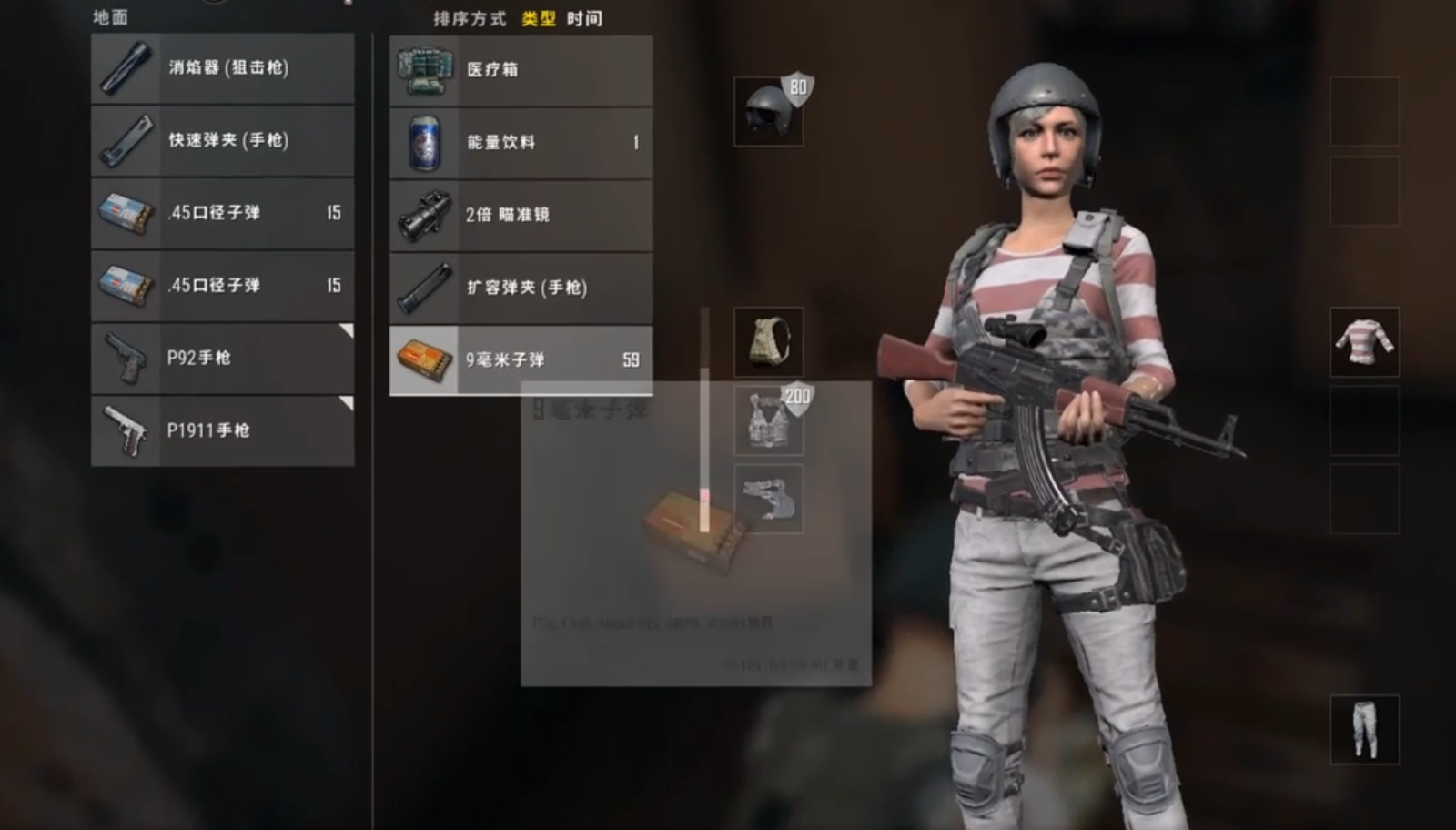Select the 医疗箱 medical kit icon
The image size is (1456, 830).
pos(426,69)
